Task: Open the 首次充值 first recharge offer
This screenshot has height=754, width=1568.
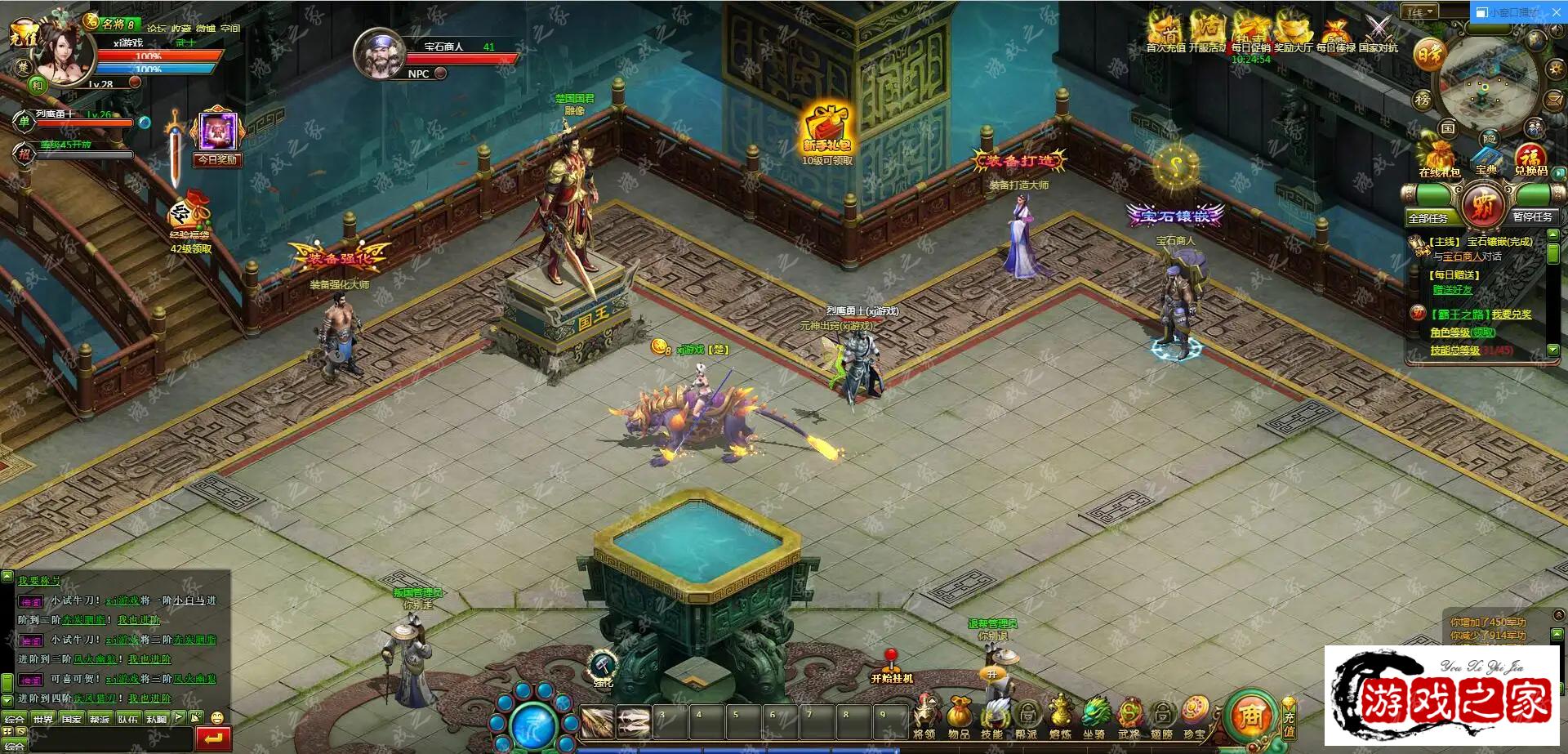Action: [1165, 33]
